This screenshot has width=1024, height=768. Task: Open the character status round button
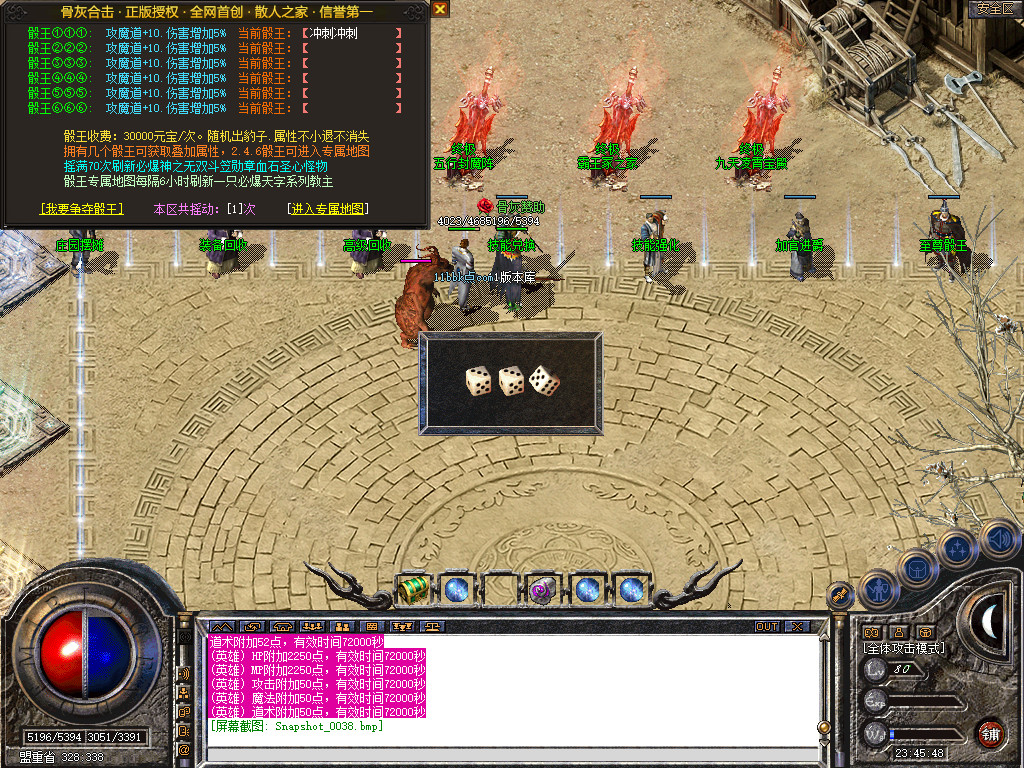click(877, 589)
